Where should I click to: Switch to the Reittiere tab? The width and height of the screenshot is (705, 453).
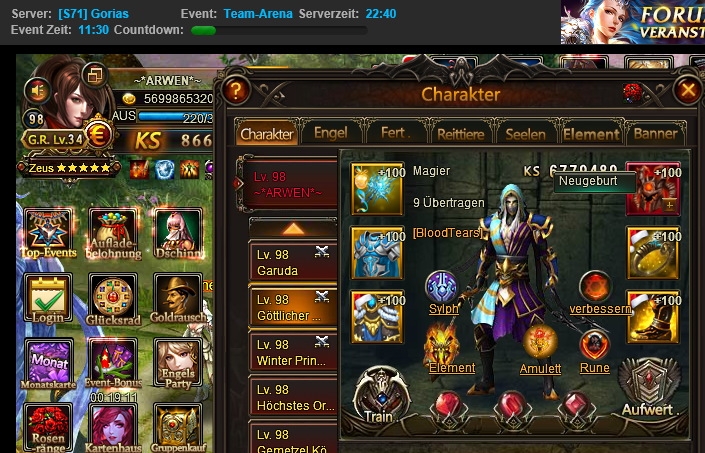pyautogui.click(x=461, y=133)
